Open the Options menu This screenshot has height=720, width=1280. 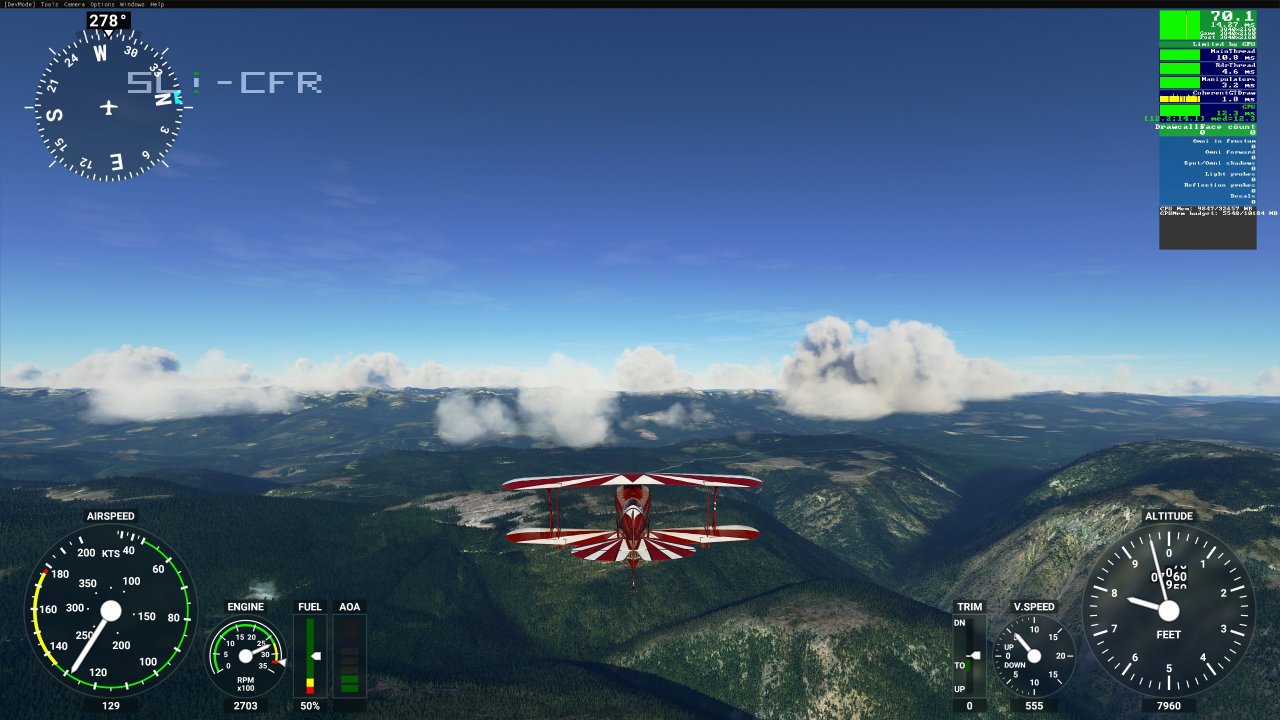(x=101, y=4)
